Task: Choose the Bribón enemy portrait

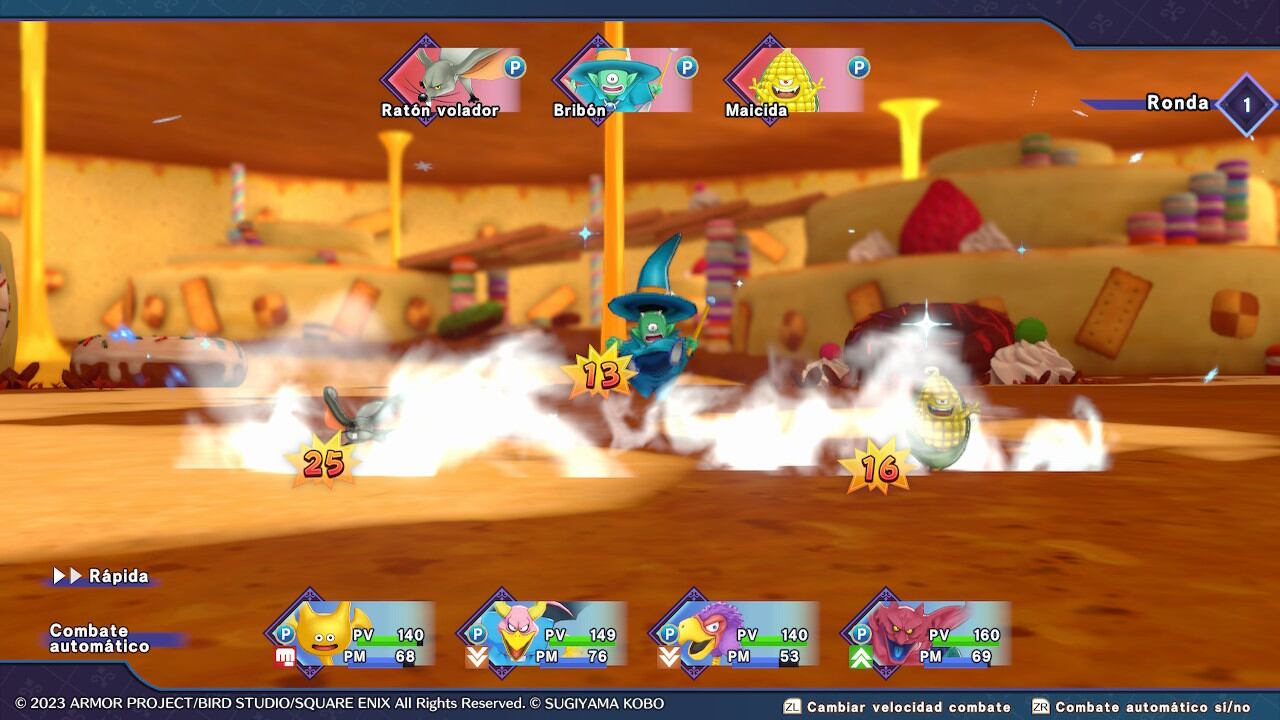Action: pyautogui.click(x=624, y=80)
